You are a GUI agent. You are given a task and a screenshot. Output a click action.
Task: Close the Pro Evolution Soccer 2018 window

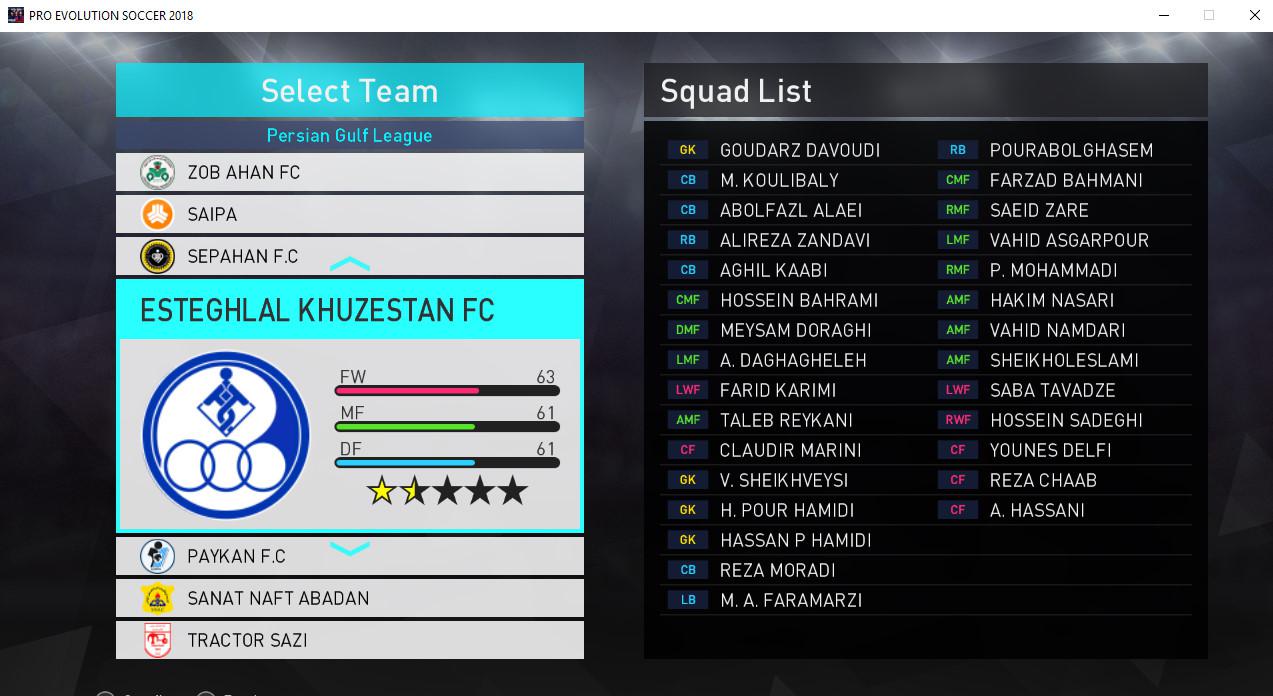[x=1254, y=15]
